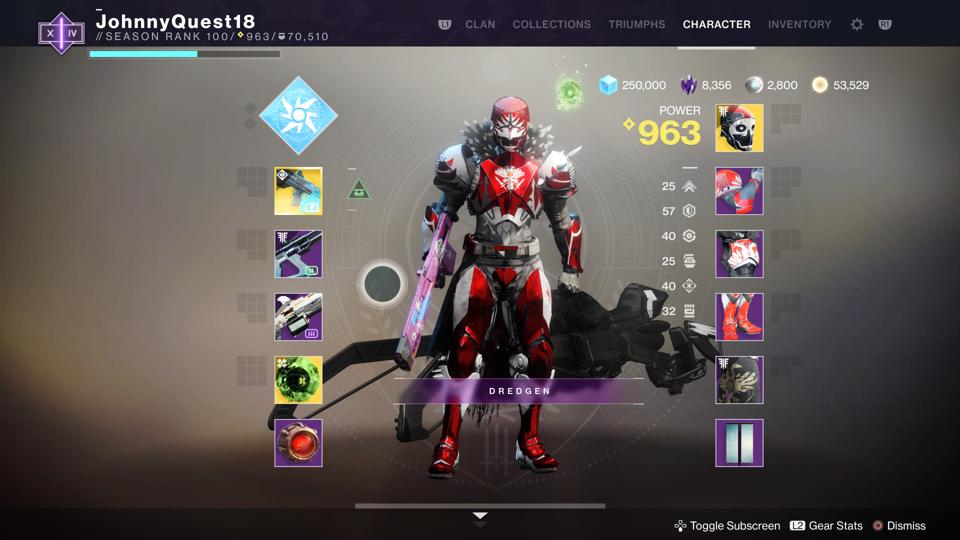Open the settings gear icon

pyautogui.click(x=857, y=24)
